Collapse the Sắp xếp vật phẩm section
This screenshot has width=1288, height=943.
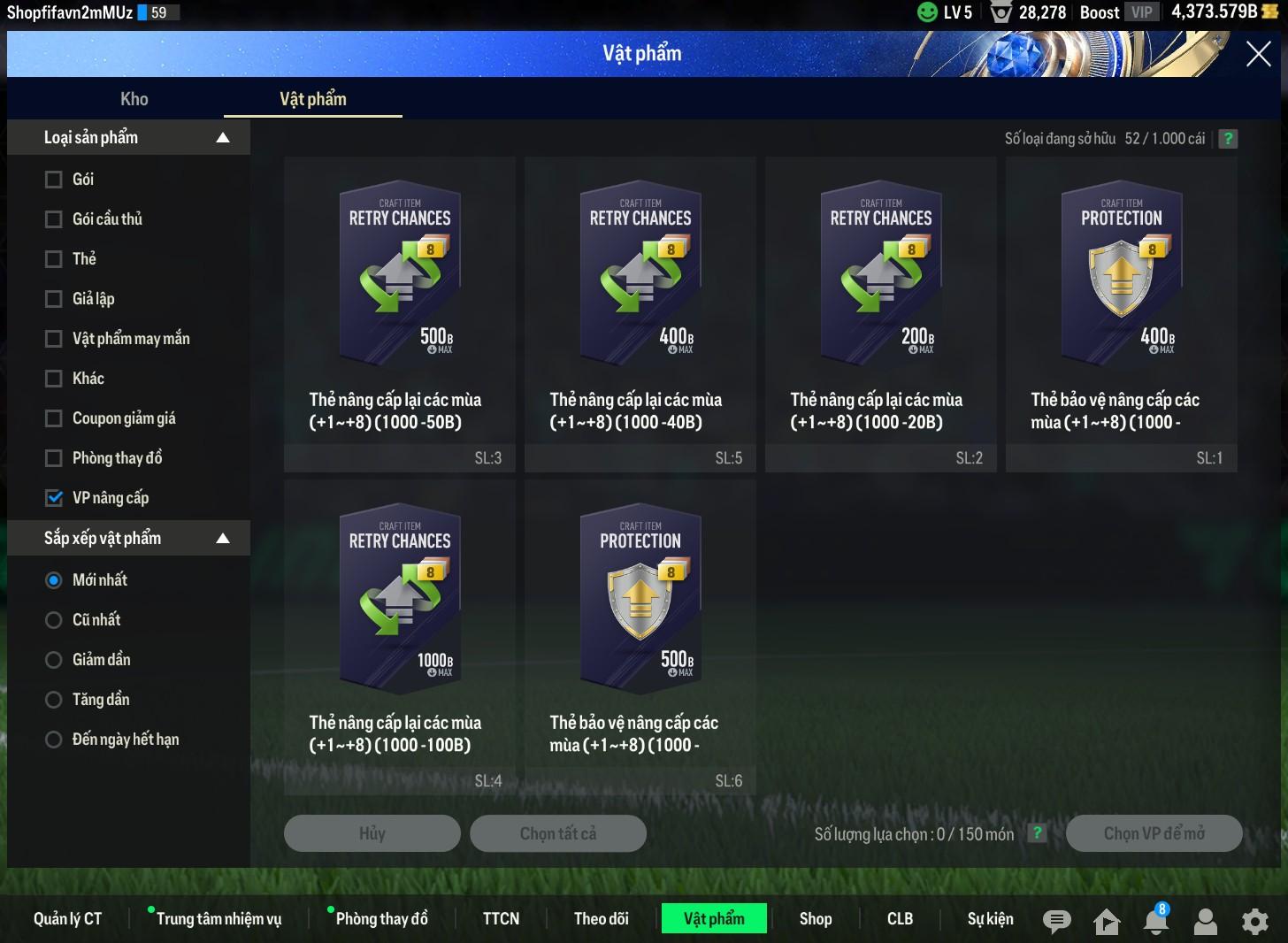click(223, 539)
